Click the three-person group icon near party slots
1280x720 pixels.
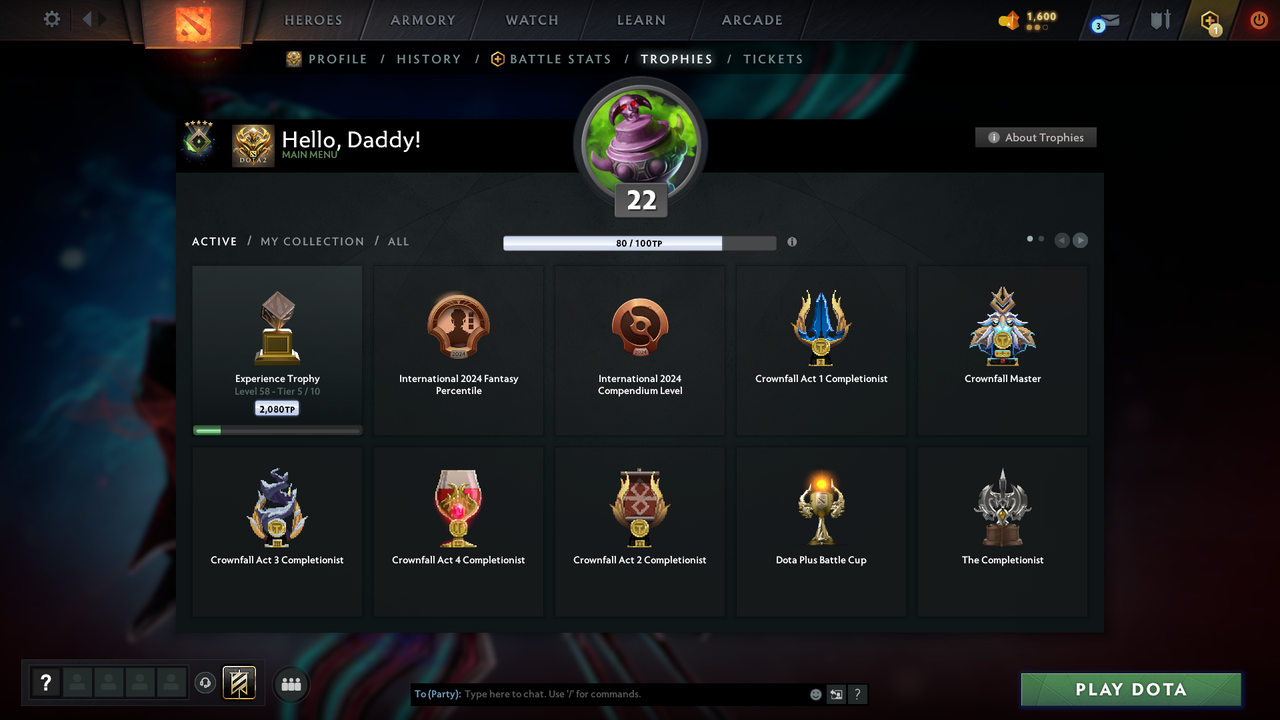[290, 684]
